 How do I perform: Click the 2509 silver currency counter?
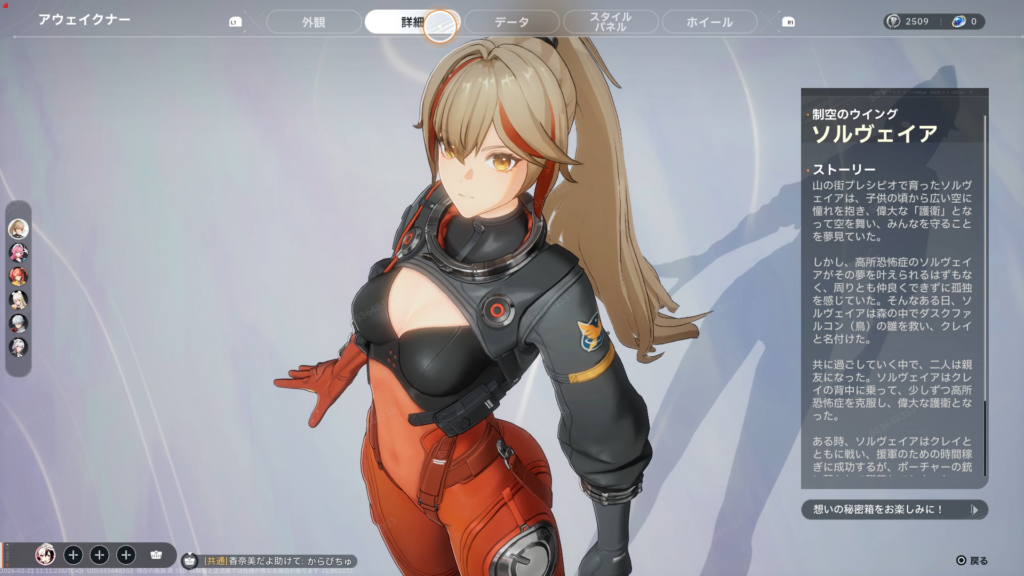click(910, 21)
